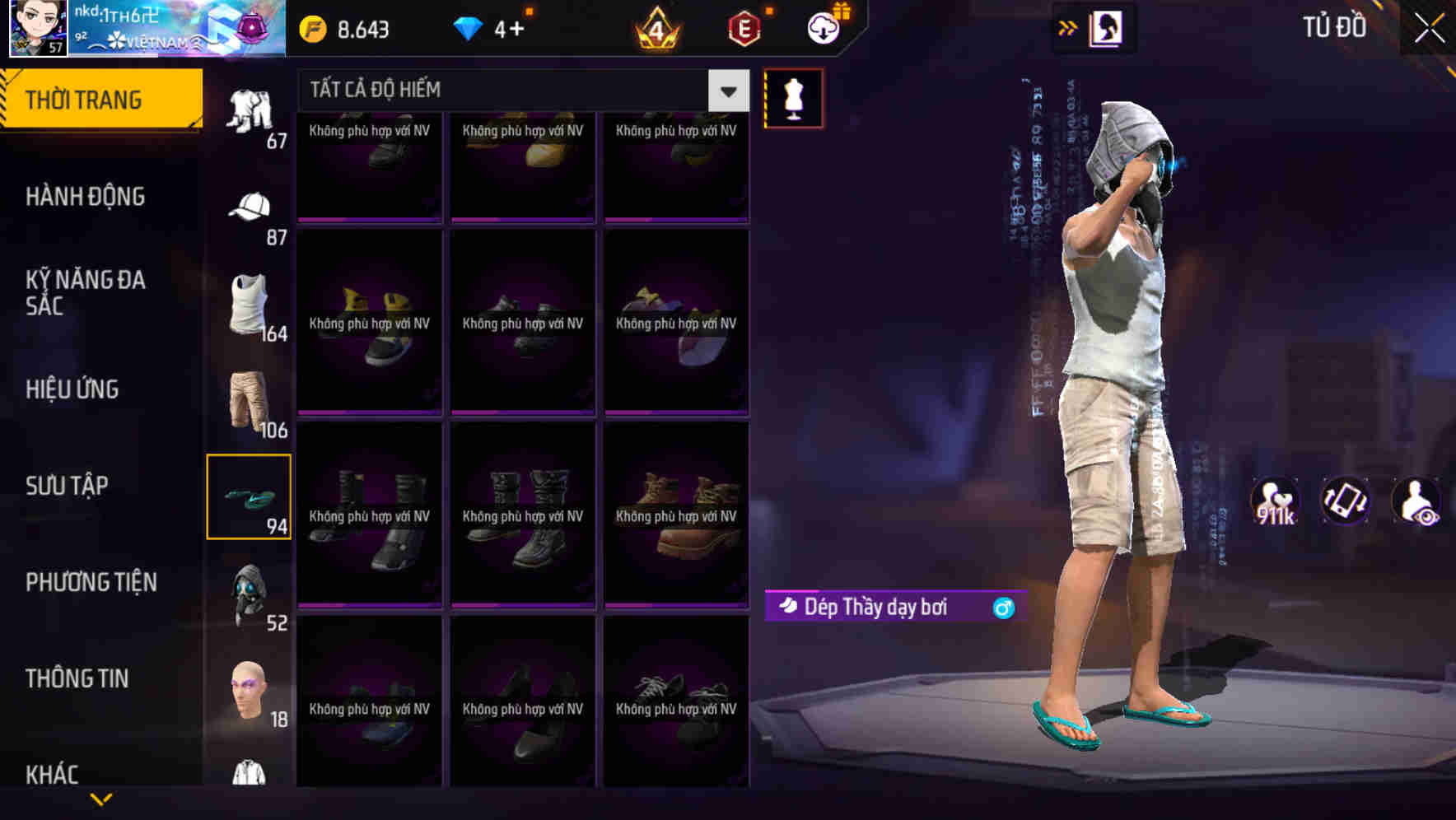This screenshot has height=820, width=1456.
Task: Toggle the flip-flops category selection
Action: click(x=250, y=495)
